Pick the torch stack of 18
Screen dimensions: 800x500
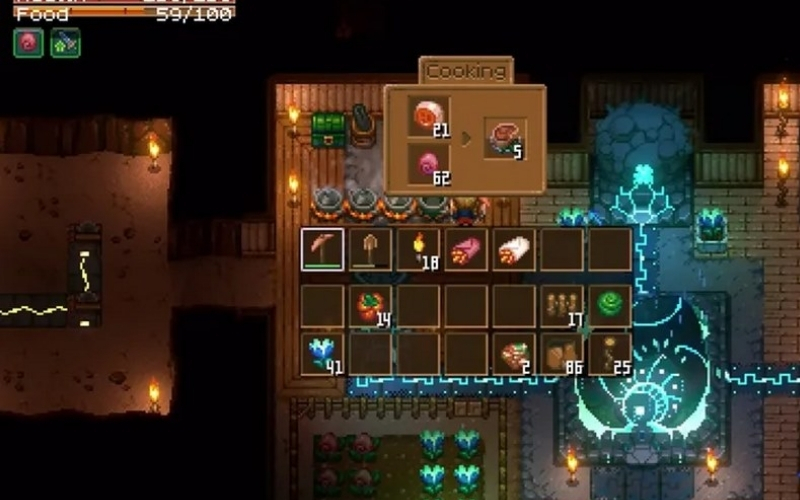[x=418, y=250]
